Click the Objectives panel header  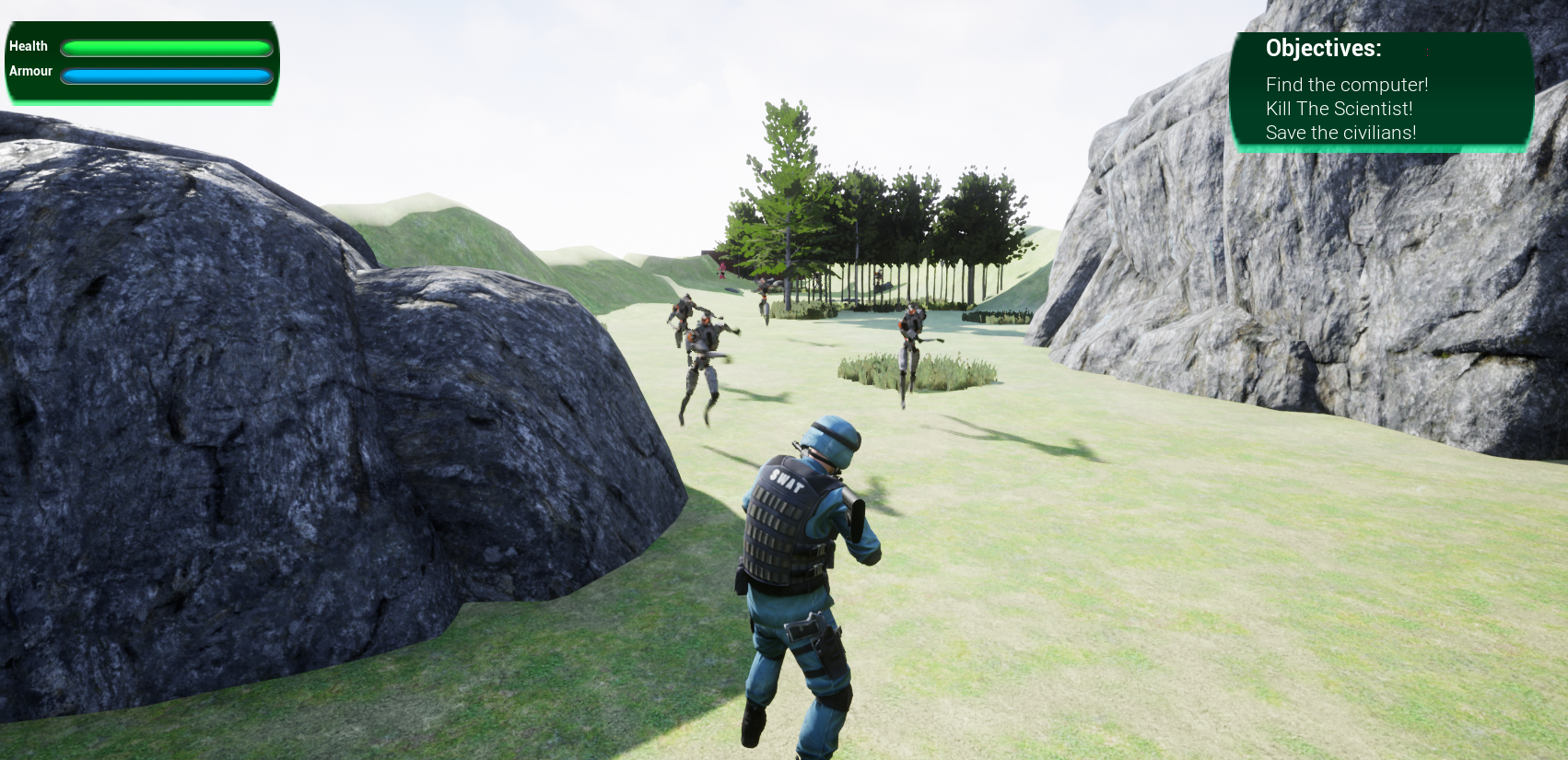point(1323,49)
